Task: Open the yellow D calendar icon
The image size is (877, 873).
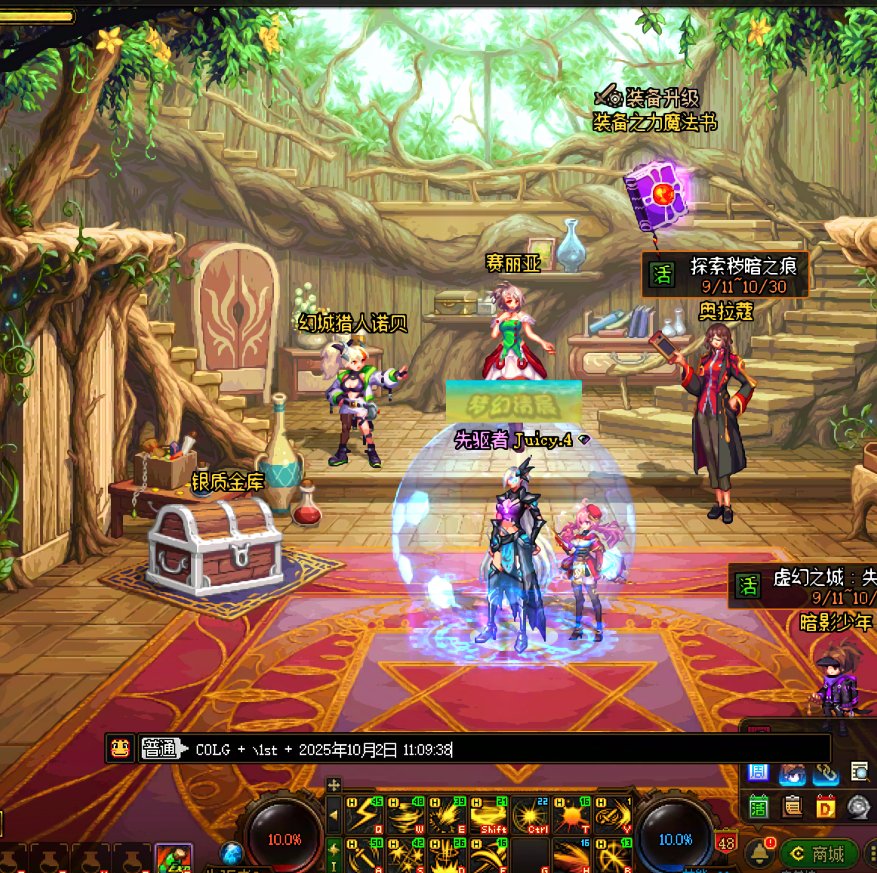Action: click(x=826, y=805)
